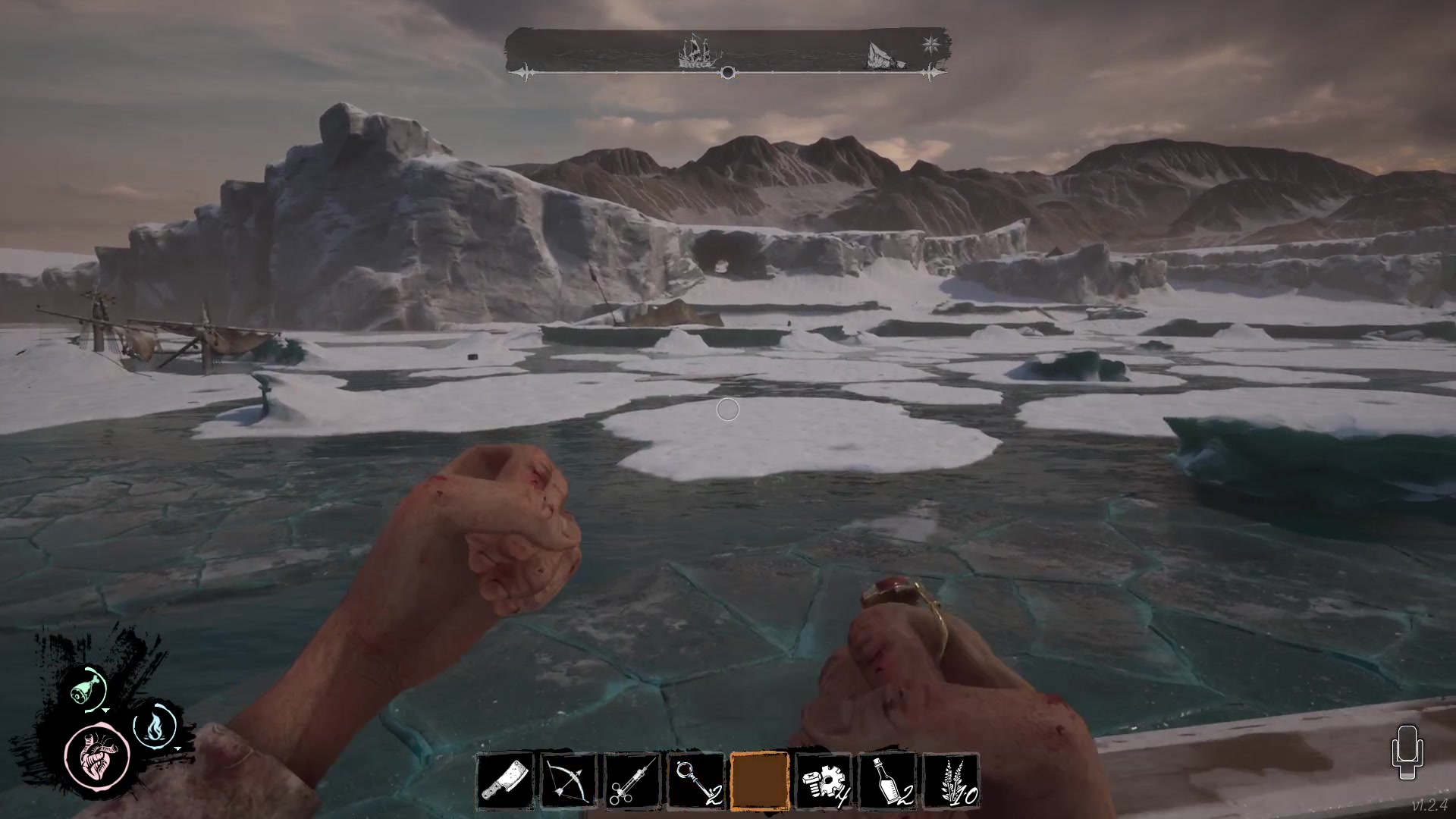Click the highlighted empty orange hotbar slot
The image size is (1456, 819).
pos(759,781)
